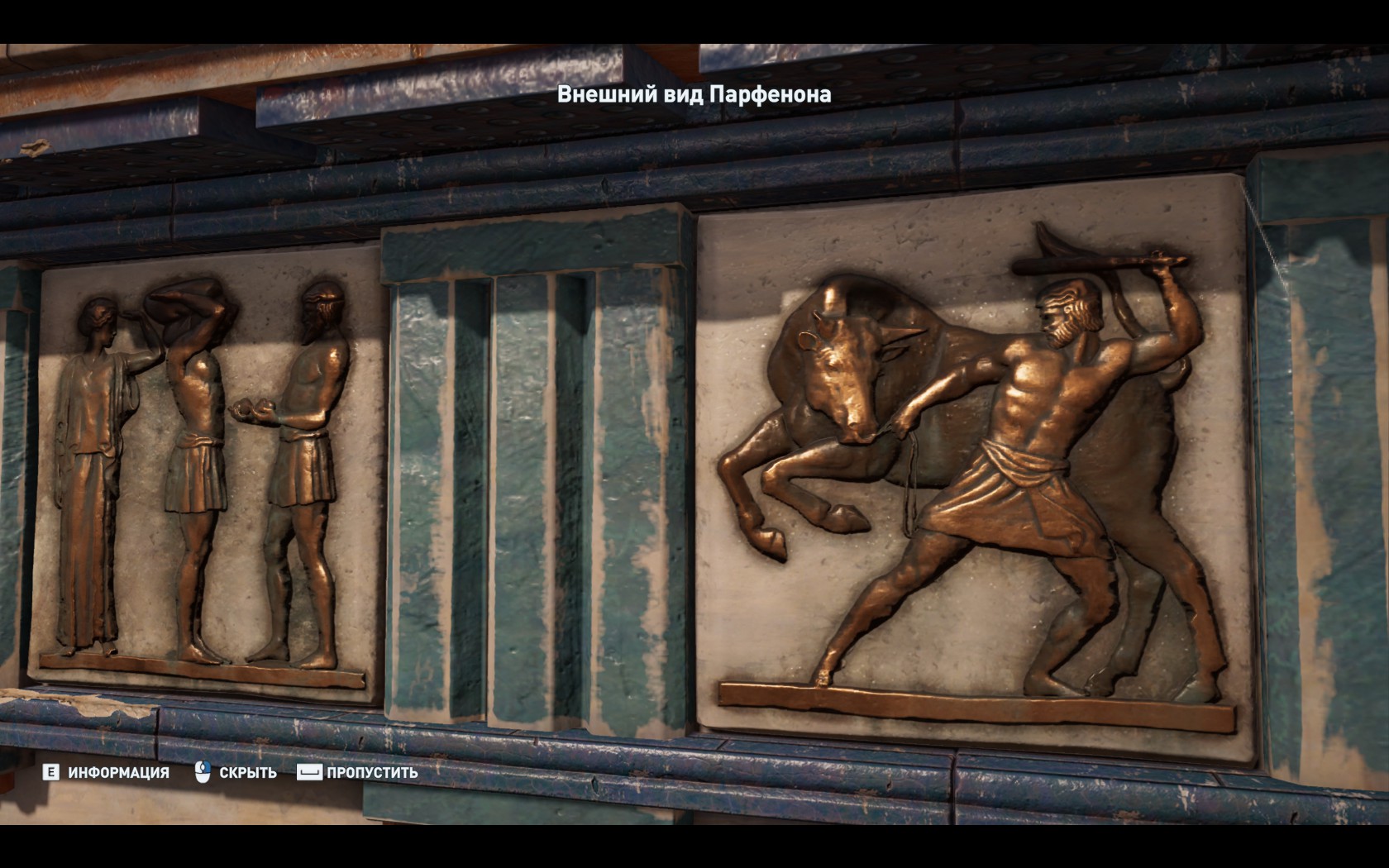
Task: Click the E key icon for information
Action: (51, 774)
